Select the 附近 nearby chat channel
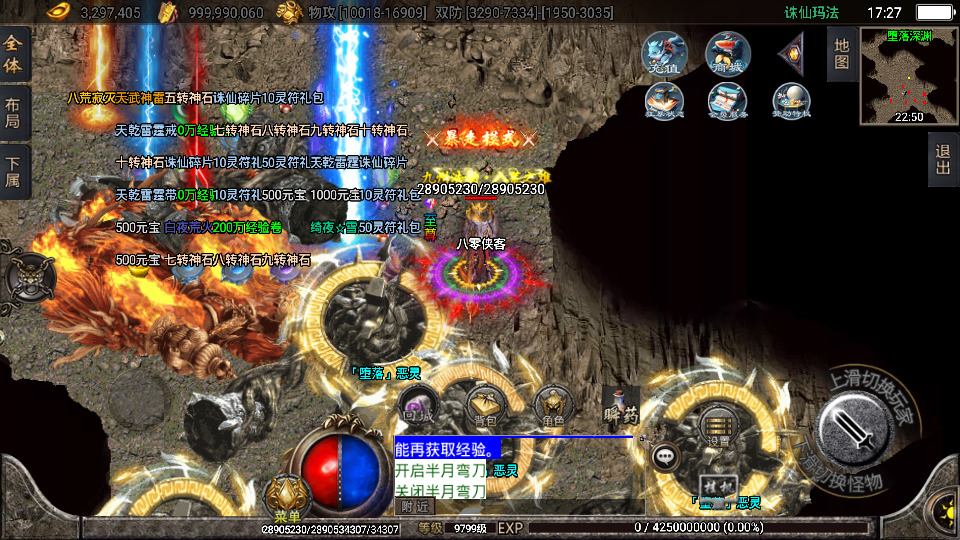The width and height of the screenshot is (960, 540). click(415, 507)
